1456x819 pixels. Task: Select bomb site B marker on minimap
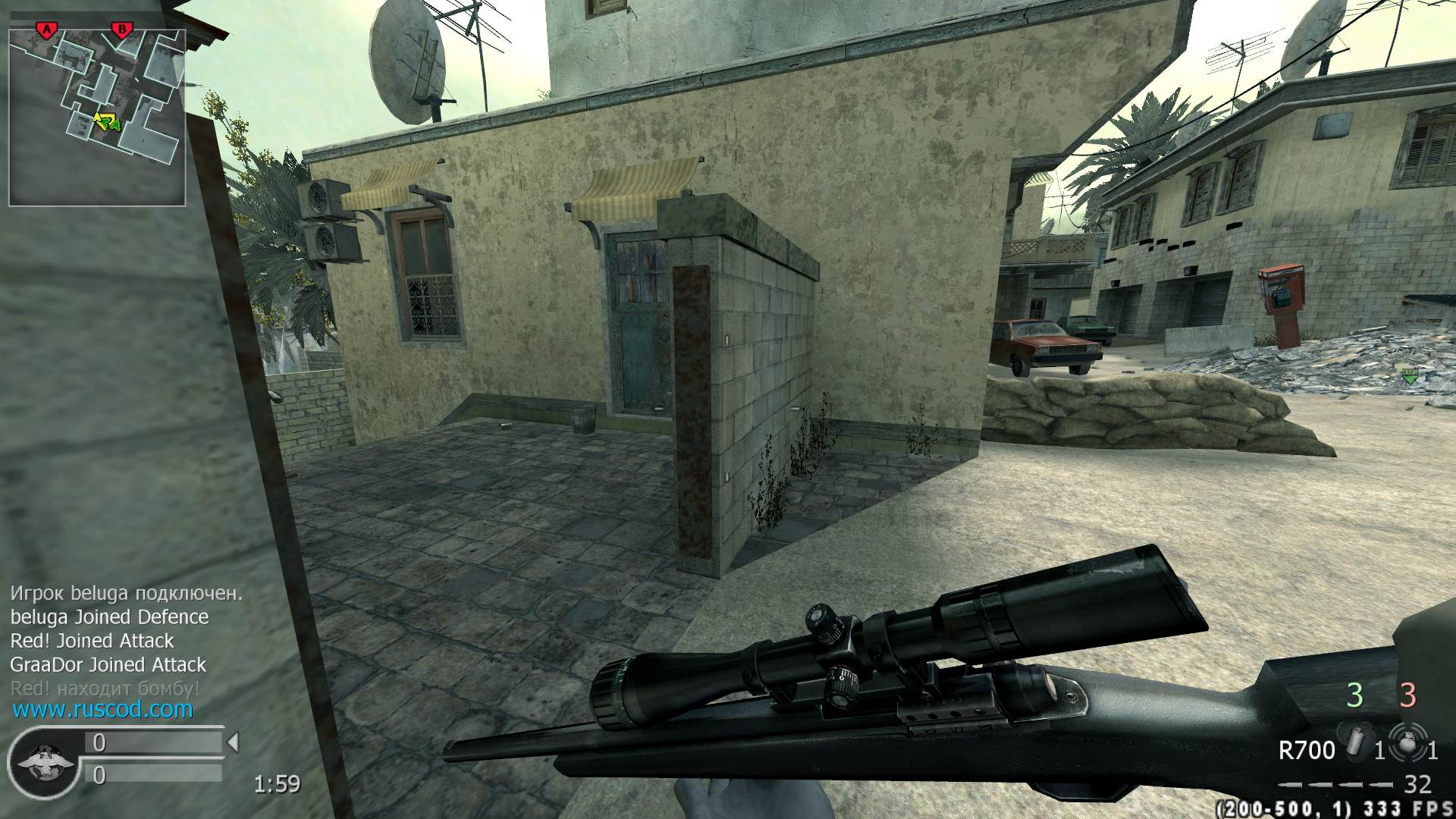(x=121, y=30)
